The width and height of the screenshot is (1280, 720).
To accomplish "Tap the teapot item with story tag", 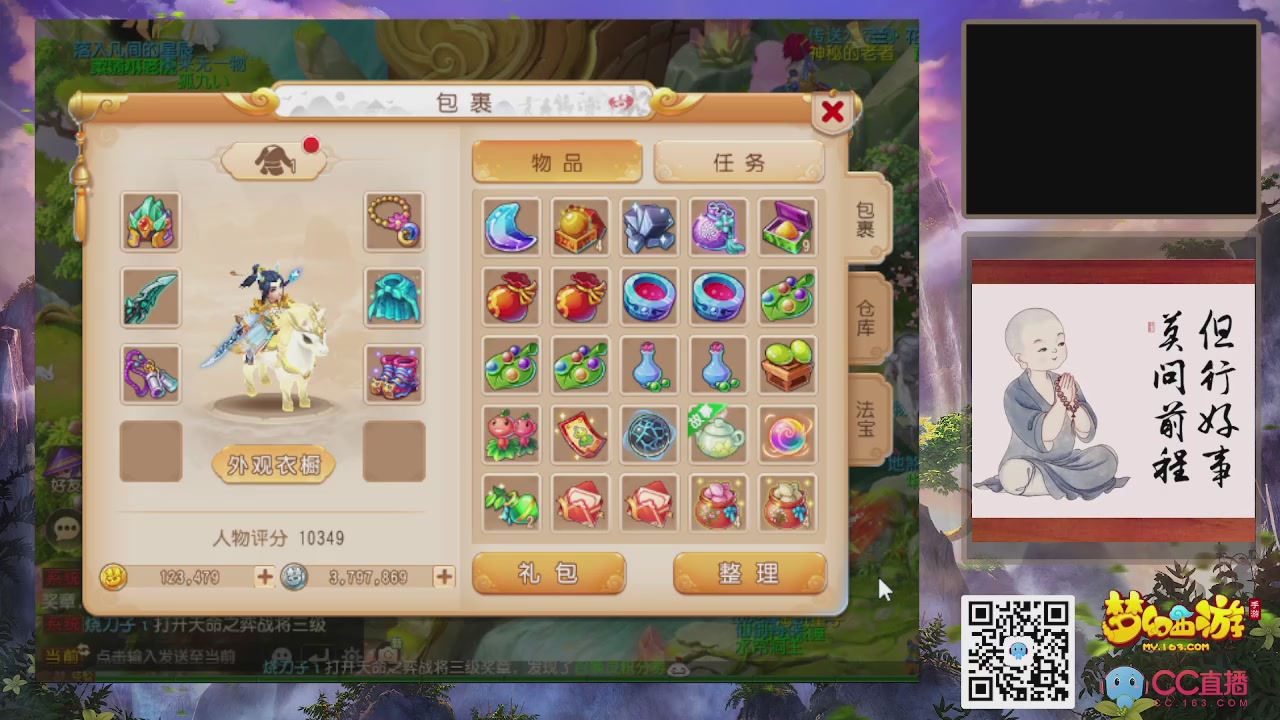I will tap(718, 436).
